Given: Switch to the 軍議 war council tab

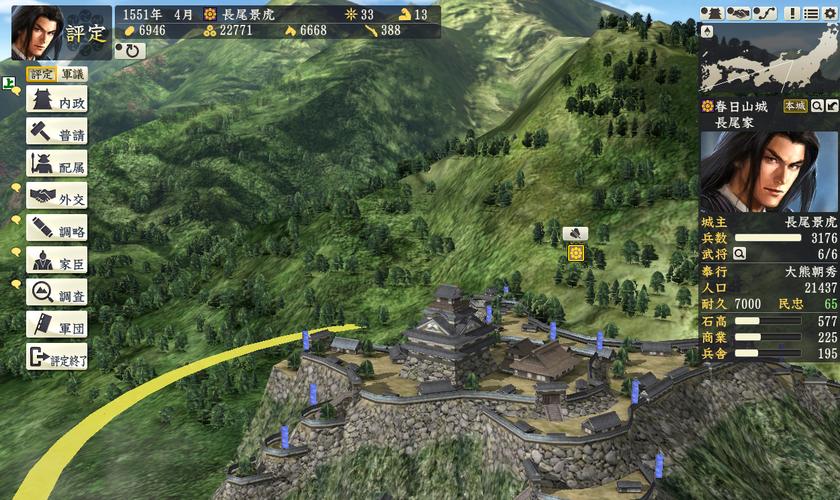Looking at the screenshot, I should coord(73,74).
